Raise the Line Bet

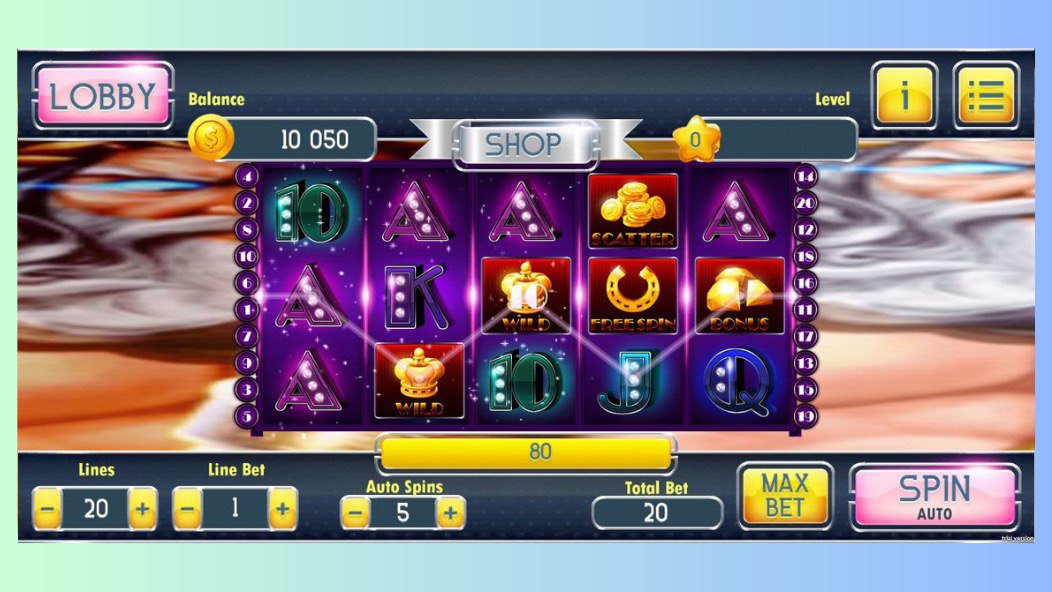click(x=283, y=510)
